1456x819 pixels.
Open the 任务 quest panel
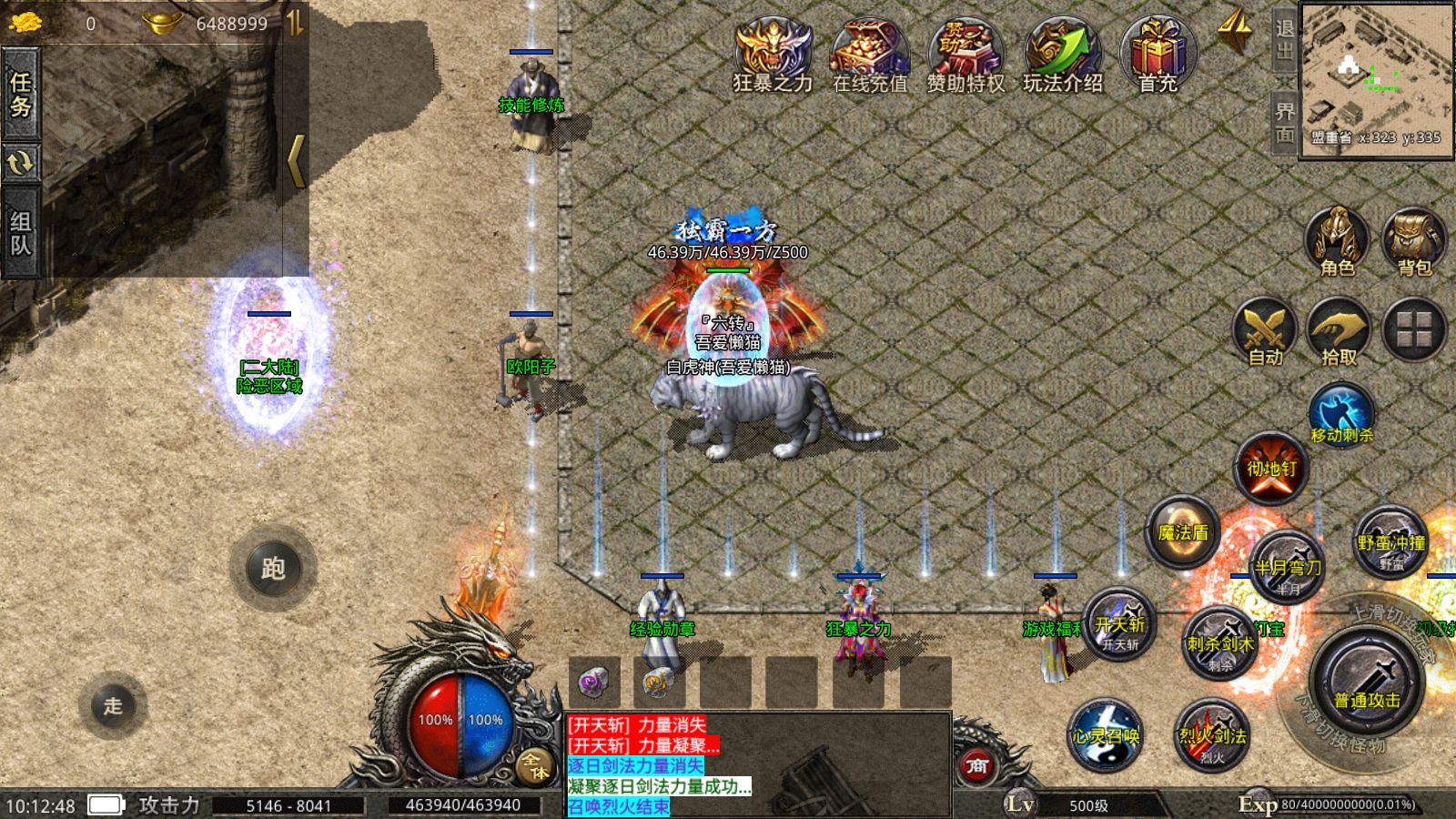tap(20, 95)
